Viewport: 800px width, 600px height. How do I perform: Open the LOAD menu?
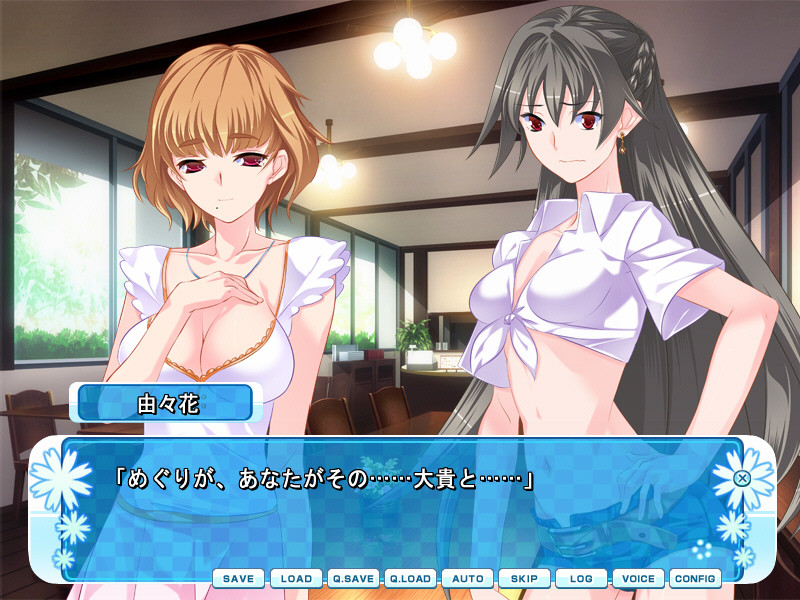[296, 579]
